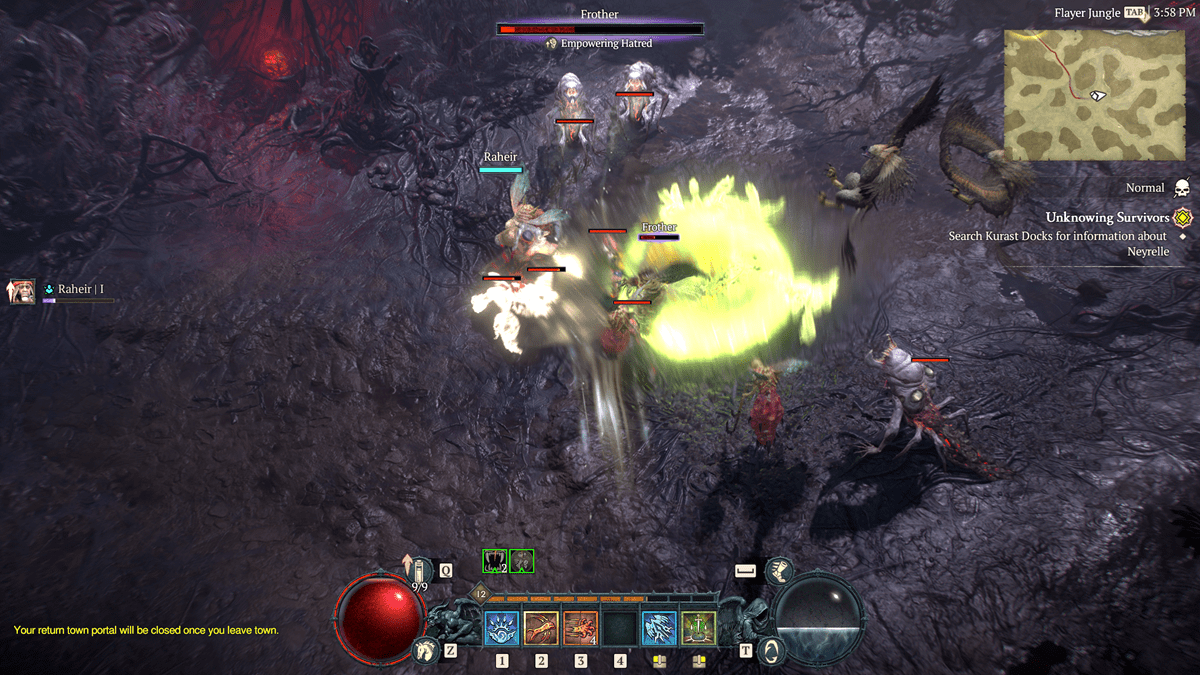Summon the mount with the horse icon
Screen dimensions: 1200x675
[x=425, y=652]
